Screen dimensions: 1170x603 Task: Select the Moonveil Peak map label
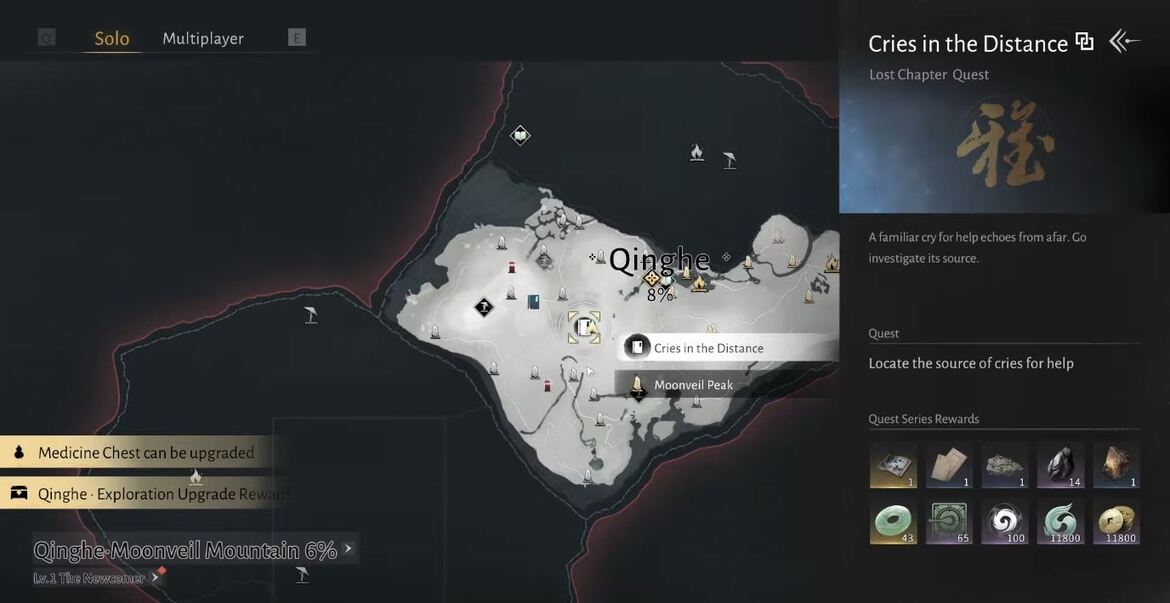693,385
